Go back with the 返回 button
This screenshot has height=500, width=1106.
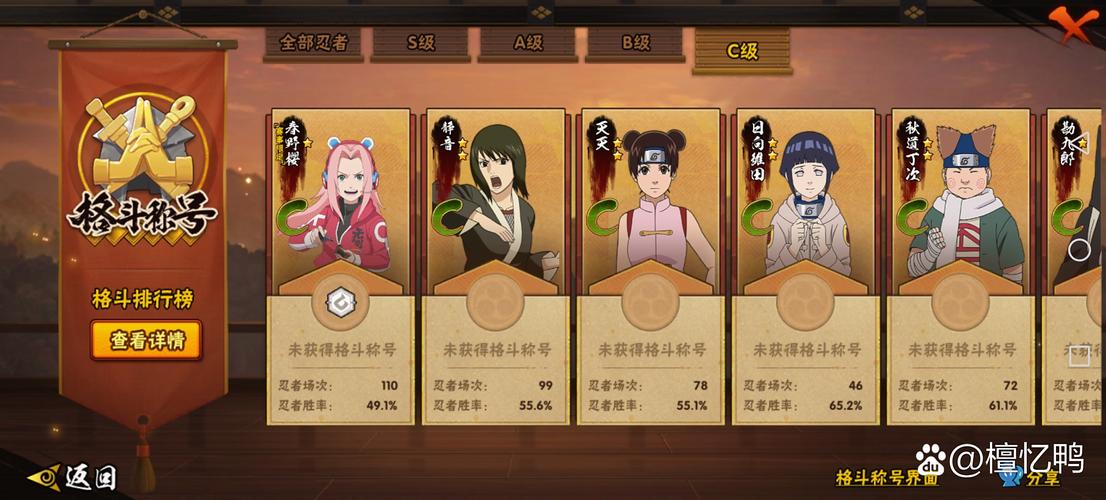point(76,478)
